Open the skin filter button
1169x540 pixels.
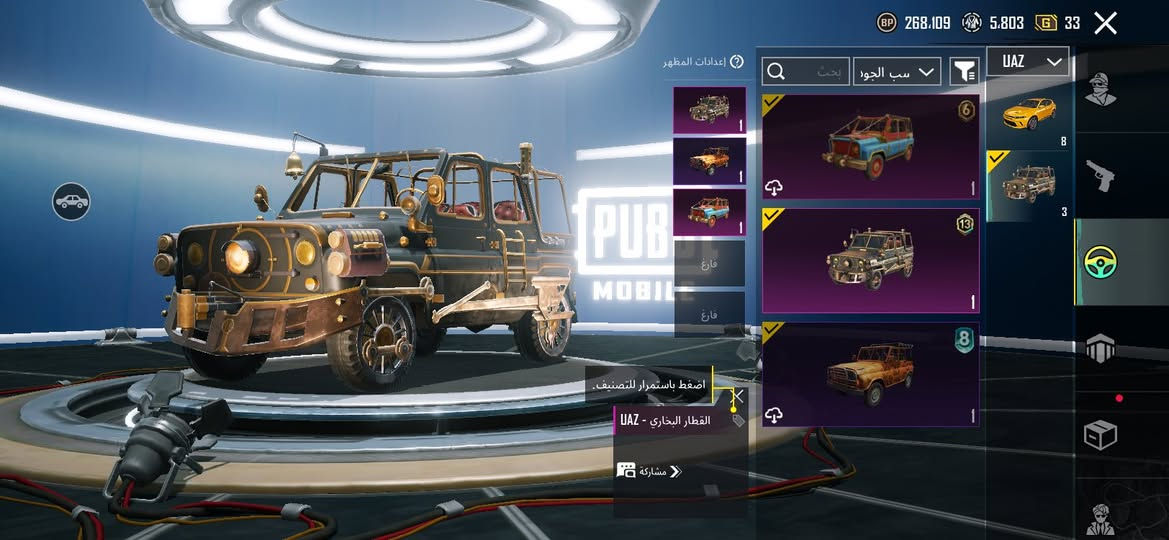(x=964, y=71)
